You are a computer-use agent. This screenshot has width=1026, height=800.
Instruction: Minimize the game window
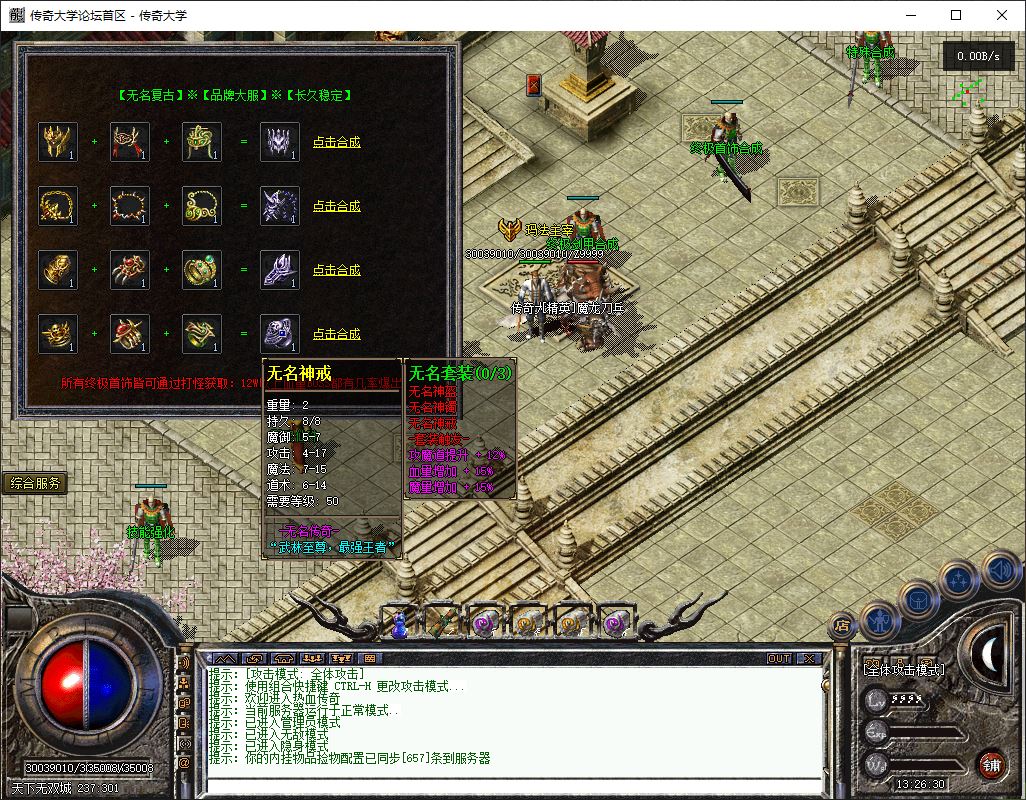(910, 15)
